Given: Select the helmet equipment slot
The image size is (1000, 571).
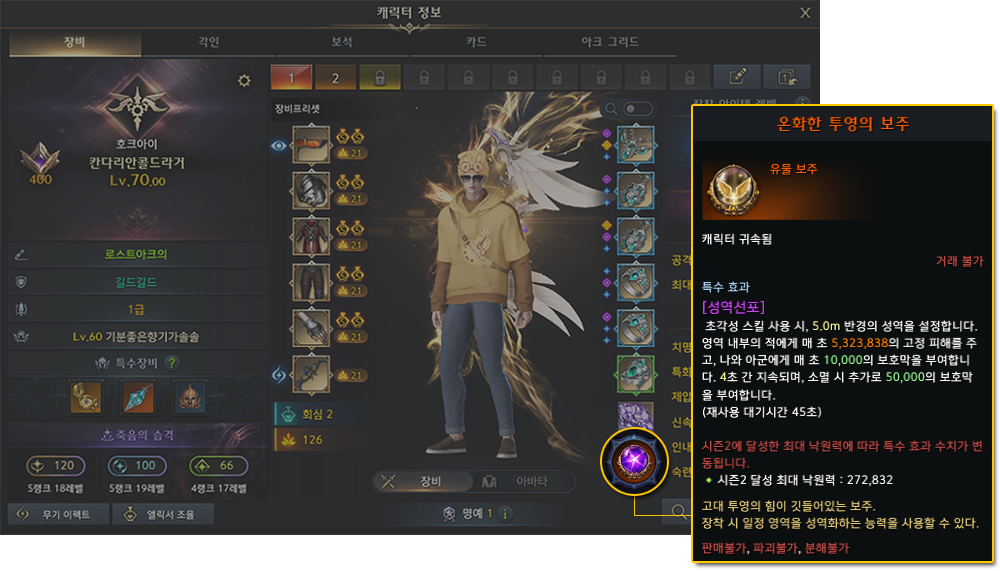Looking at the screenshot, I should click(311, 190).
